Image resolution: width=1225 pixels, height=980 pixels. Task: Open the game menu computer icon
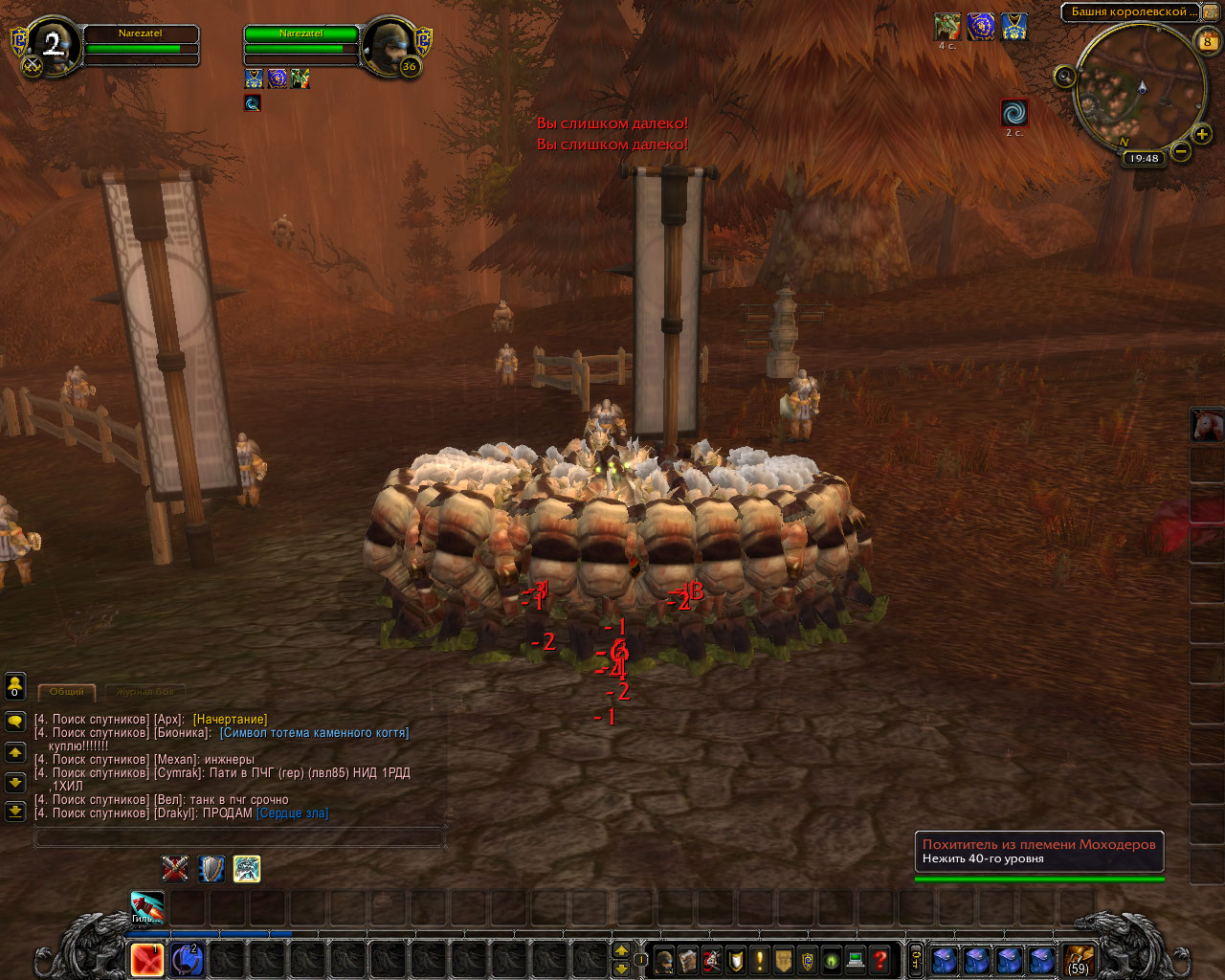point(857,960)
